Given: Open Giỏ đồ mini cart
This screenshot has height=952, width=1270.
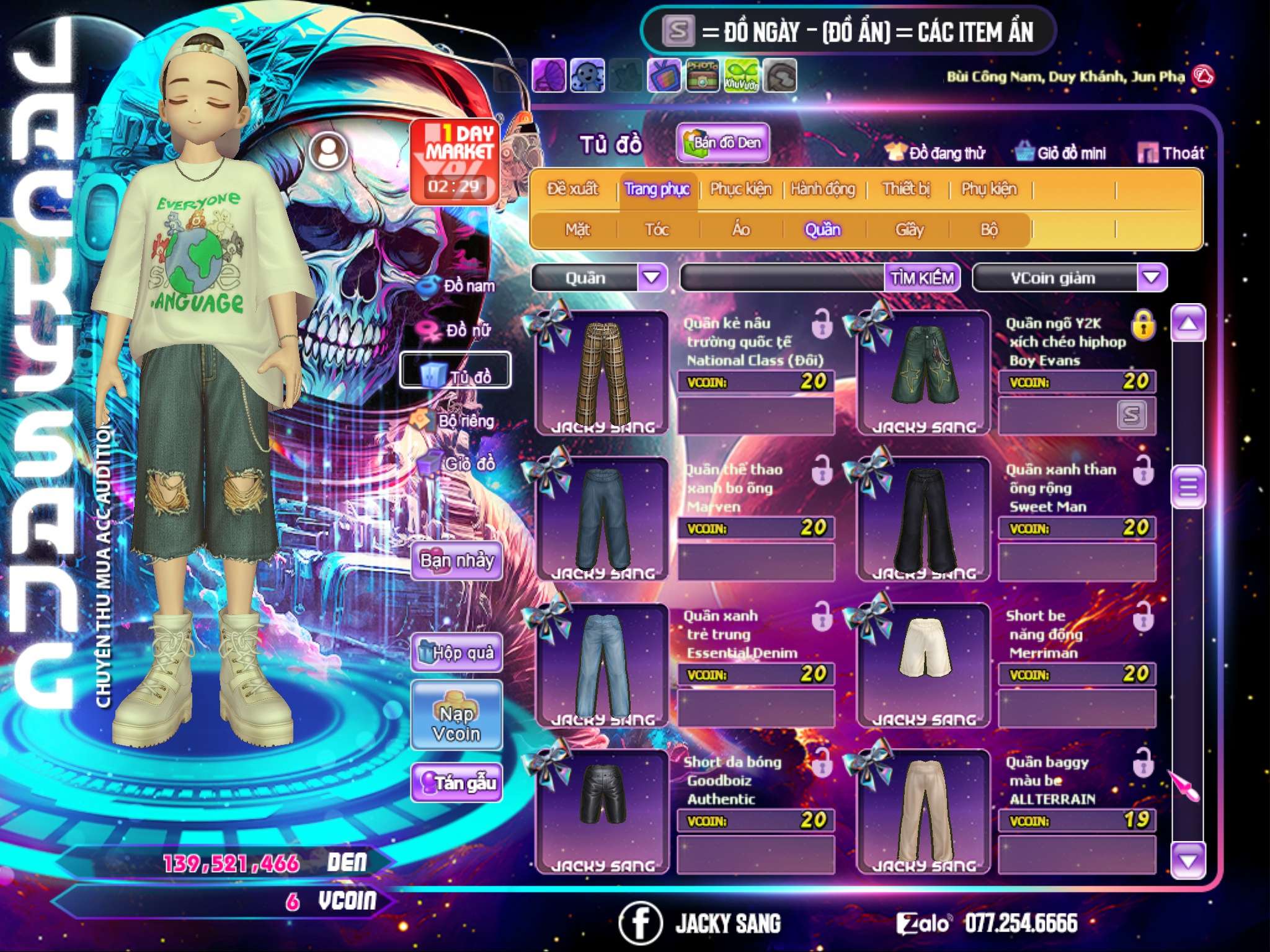Looking at the screenshot, I should coord(1060,153).
